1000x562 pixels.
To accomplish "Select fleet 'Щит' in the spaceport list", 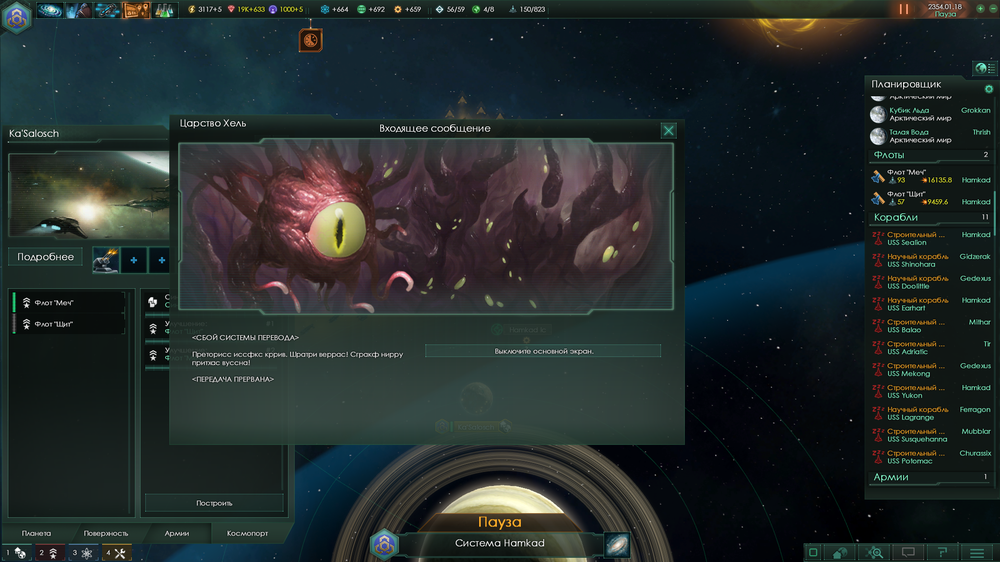I will pos(60,324).
